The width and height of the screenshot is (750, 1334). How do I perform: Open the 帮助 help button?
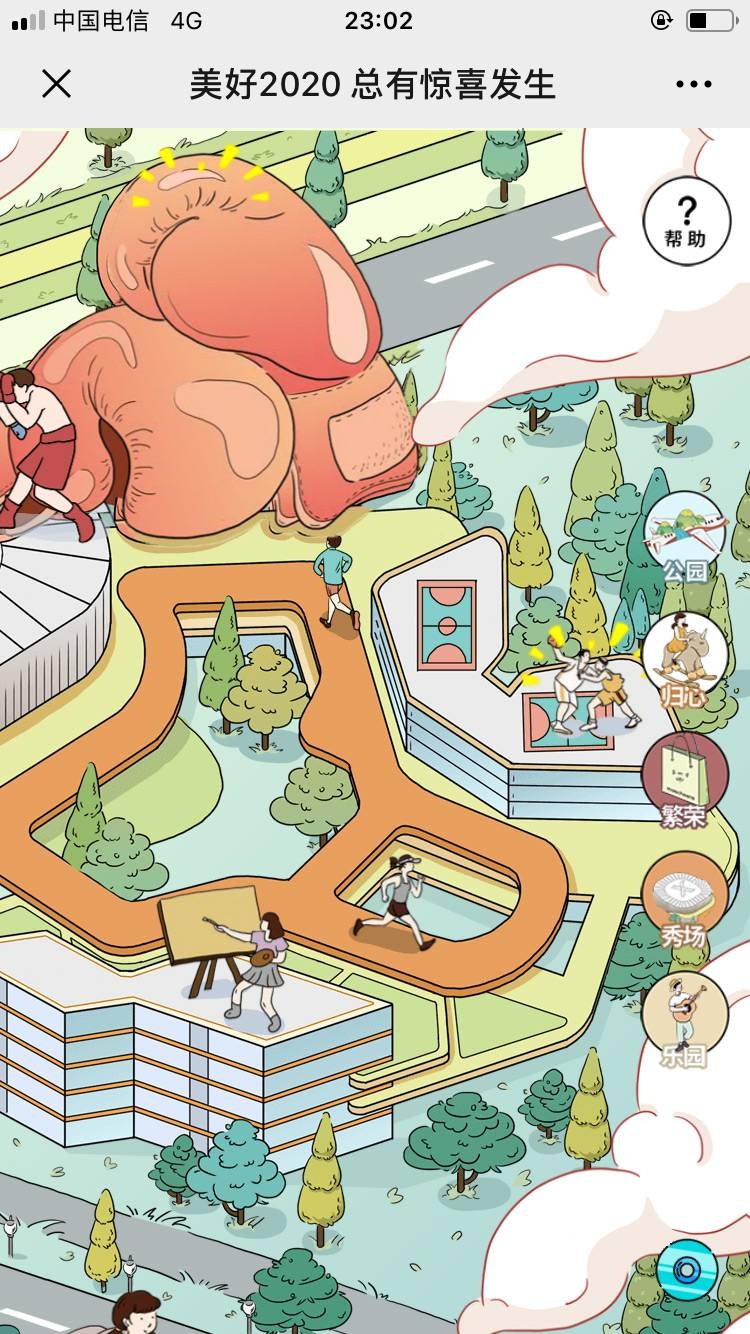pyautogui.click(x=686, y=221)
